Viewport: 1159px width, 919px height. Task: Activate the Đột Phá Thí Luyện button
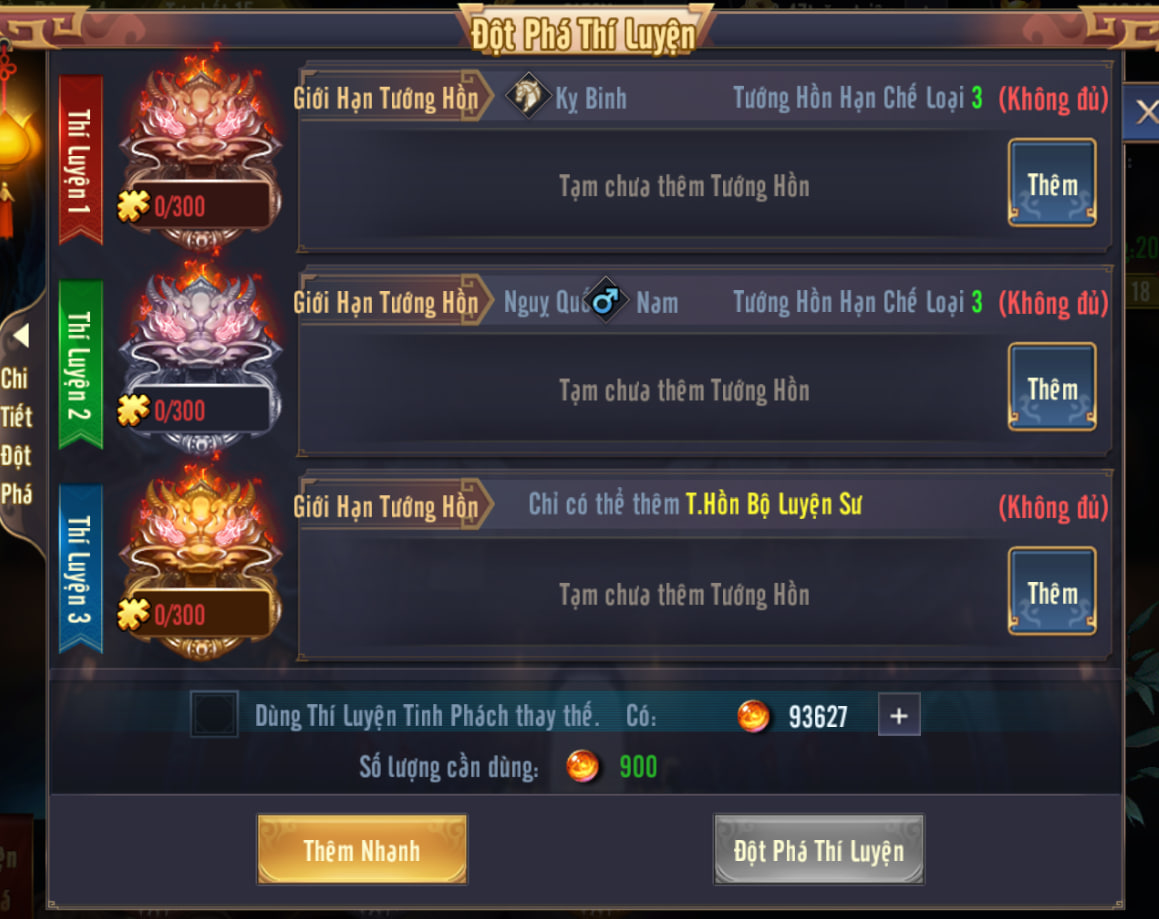[x=818, y=850]
